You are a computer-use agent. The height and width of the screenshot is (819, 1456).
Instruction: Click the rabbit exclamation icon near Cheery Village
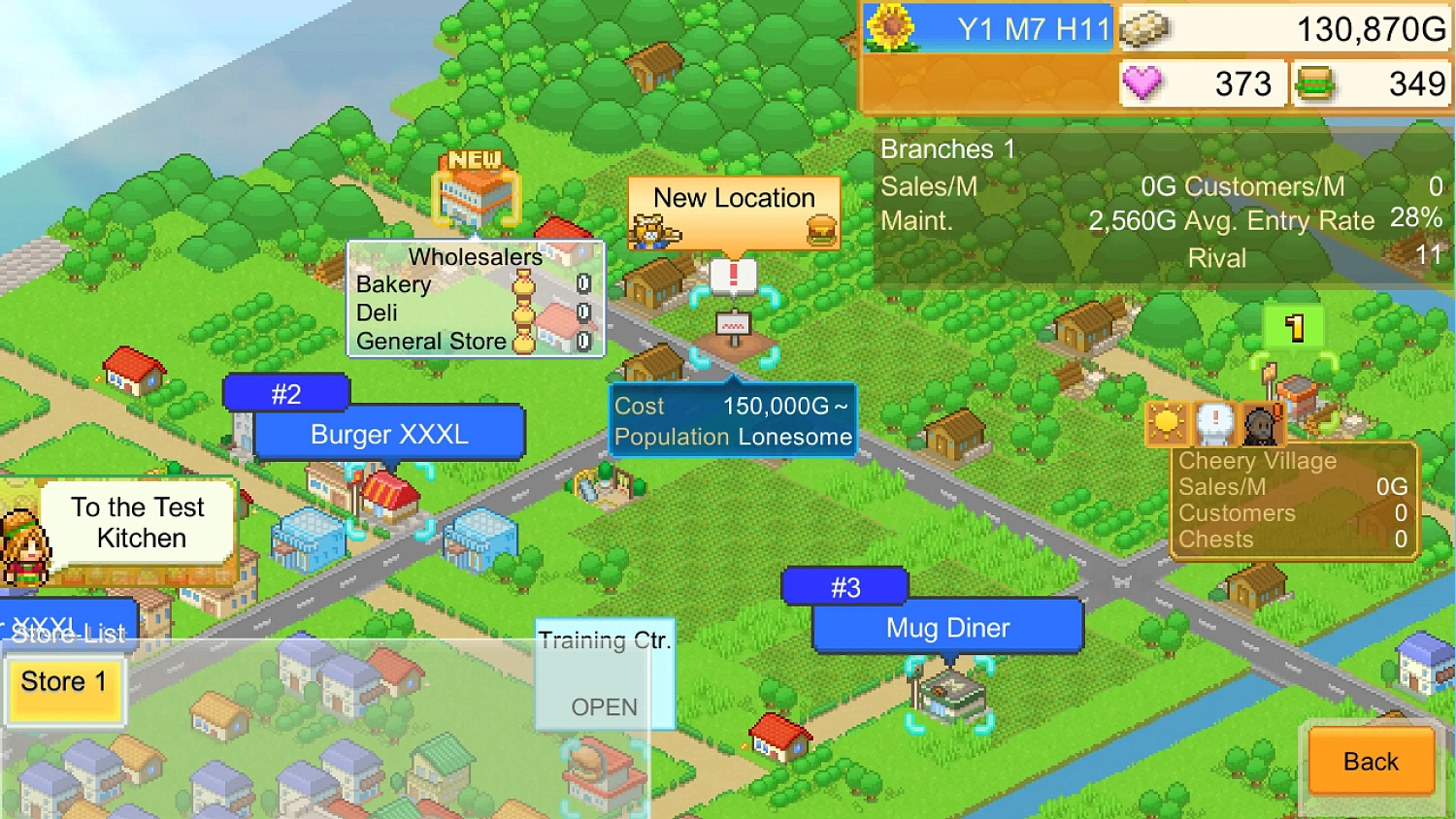1216,424
